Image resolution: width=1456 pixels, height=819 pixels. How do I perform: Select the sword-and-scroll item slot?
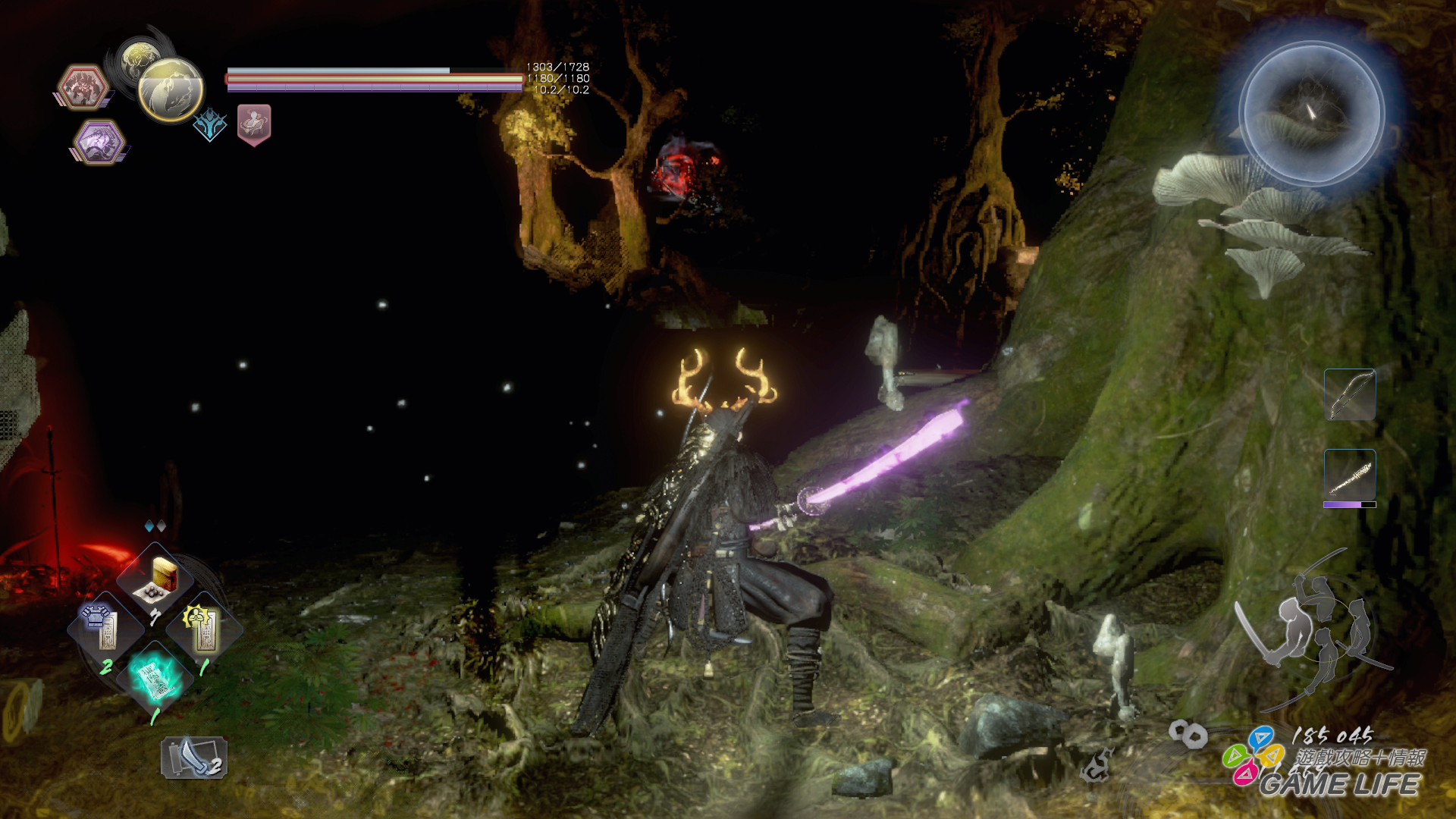(194, 758)
